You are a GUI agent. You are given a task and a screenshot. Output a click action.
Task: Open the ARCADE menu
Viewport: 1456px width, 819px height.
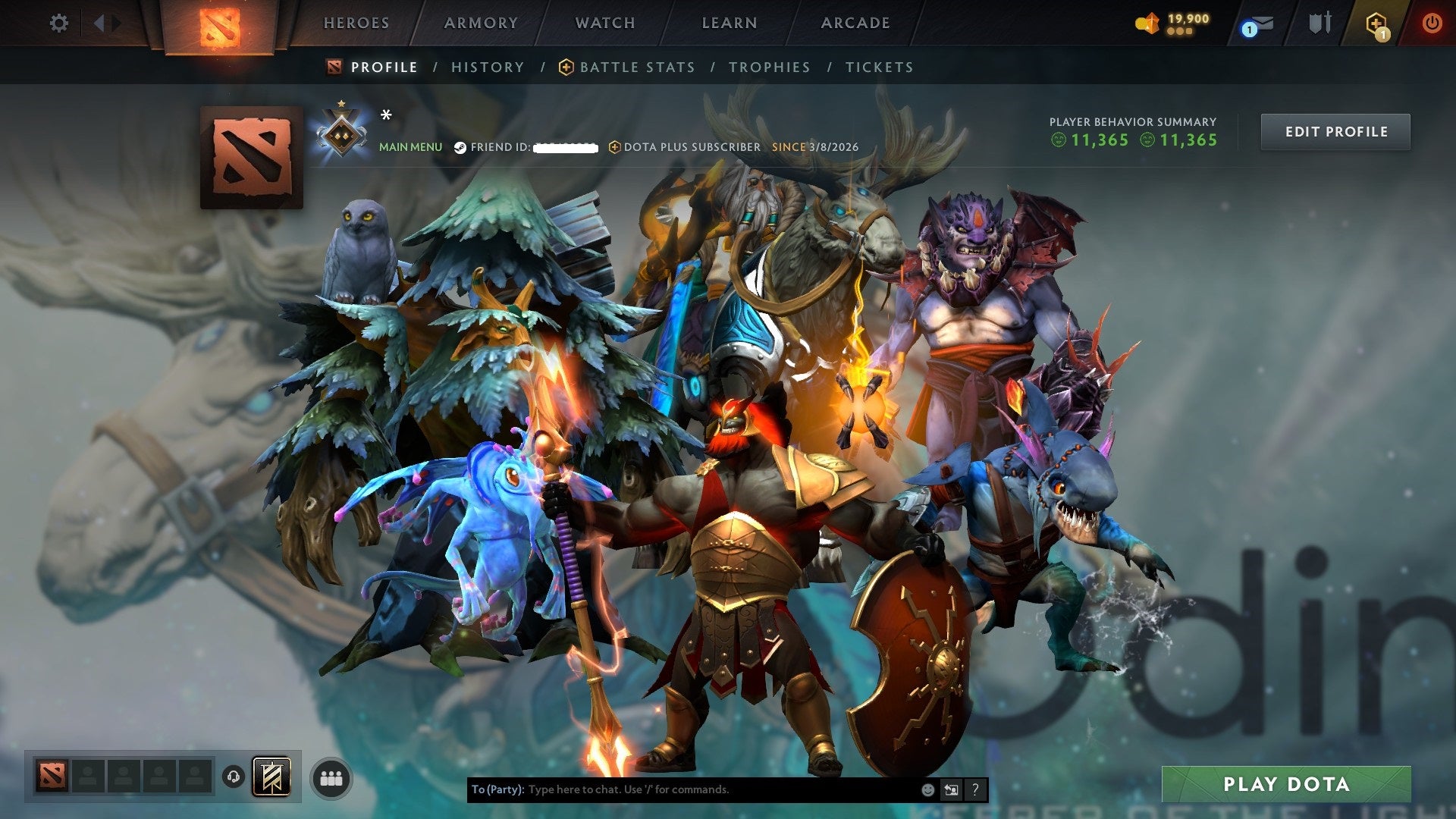click(x=855, y=23)
